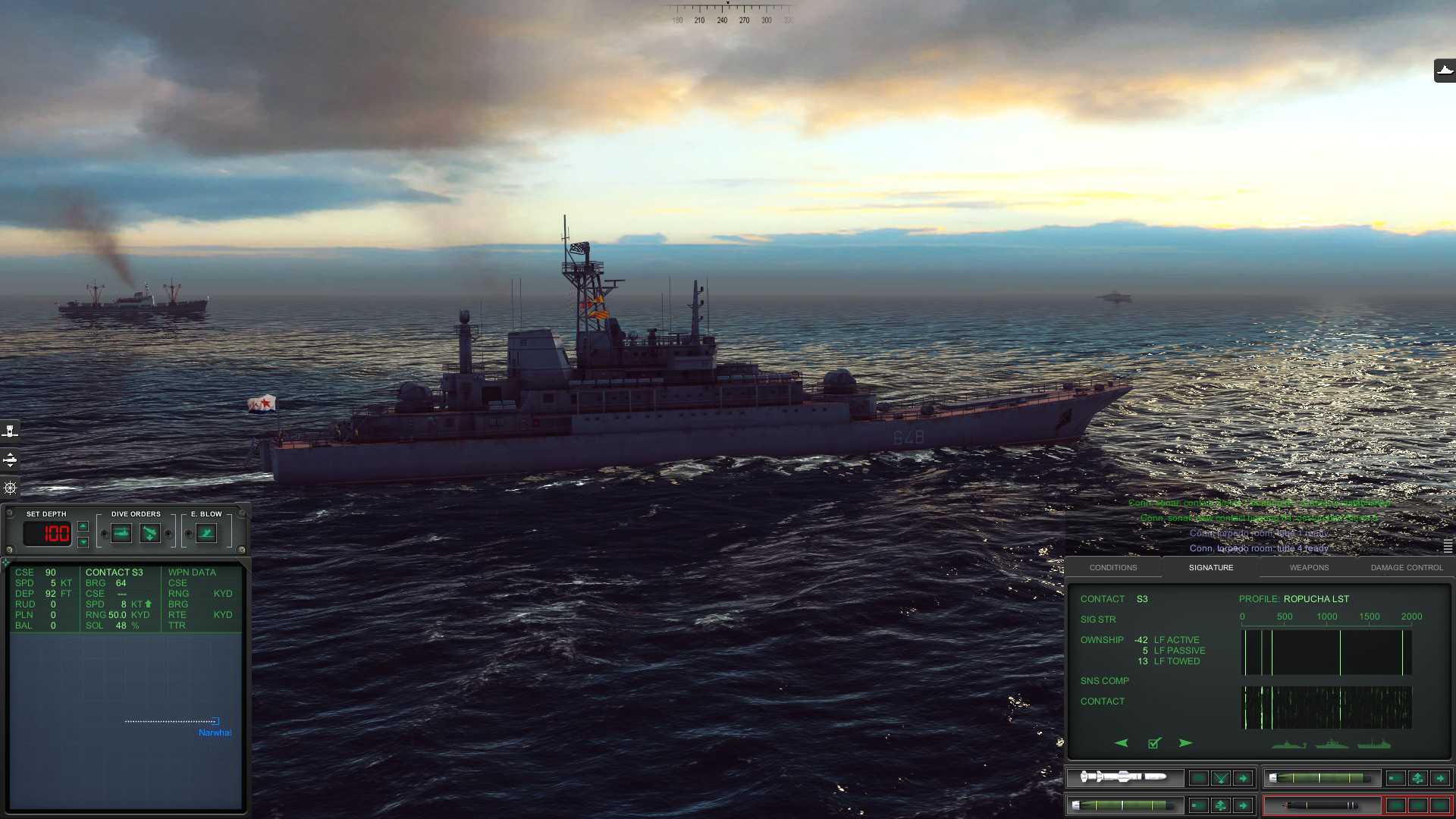Confirm Ropucha LST profile with the checkmark
The height and width of the screenshot is (819, 1456).
point(1154,743)
